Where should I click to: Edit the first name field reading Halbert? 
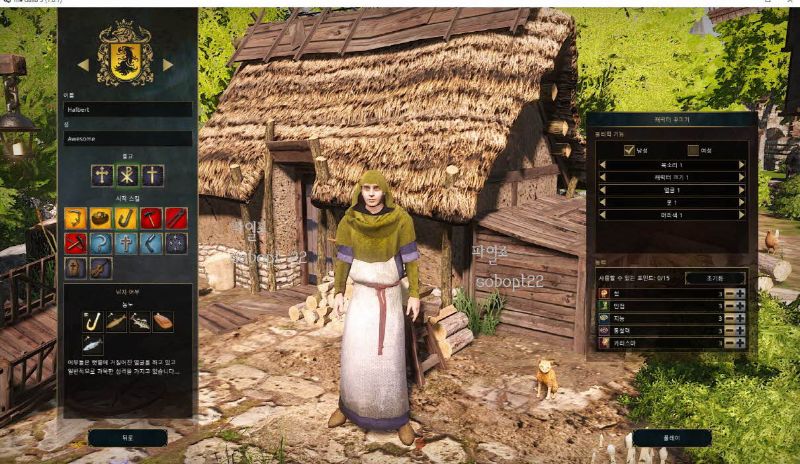[127, 109]
